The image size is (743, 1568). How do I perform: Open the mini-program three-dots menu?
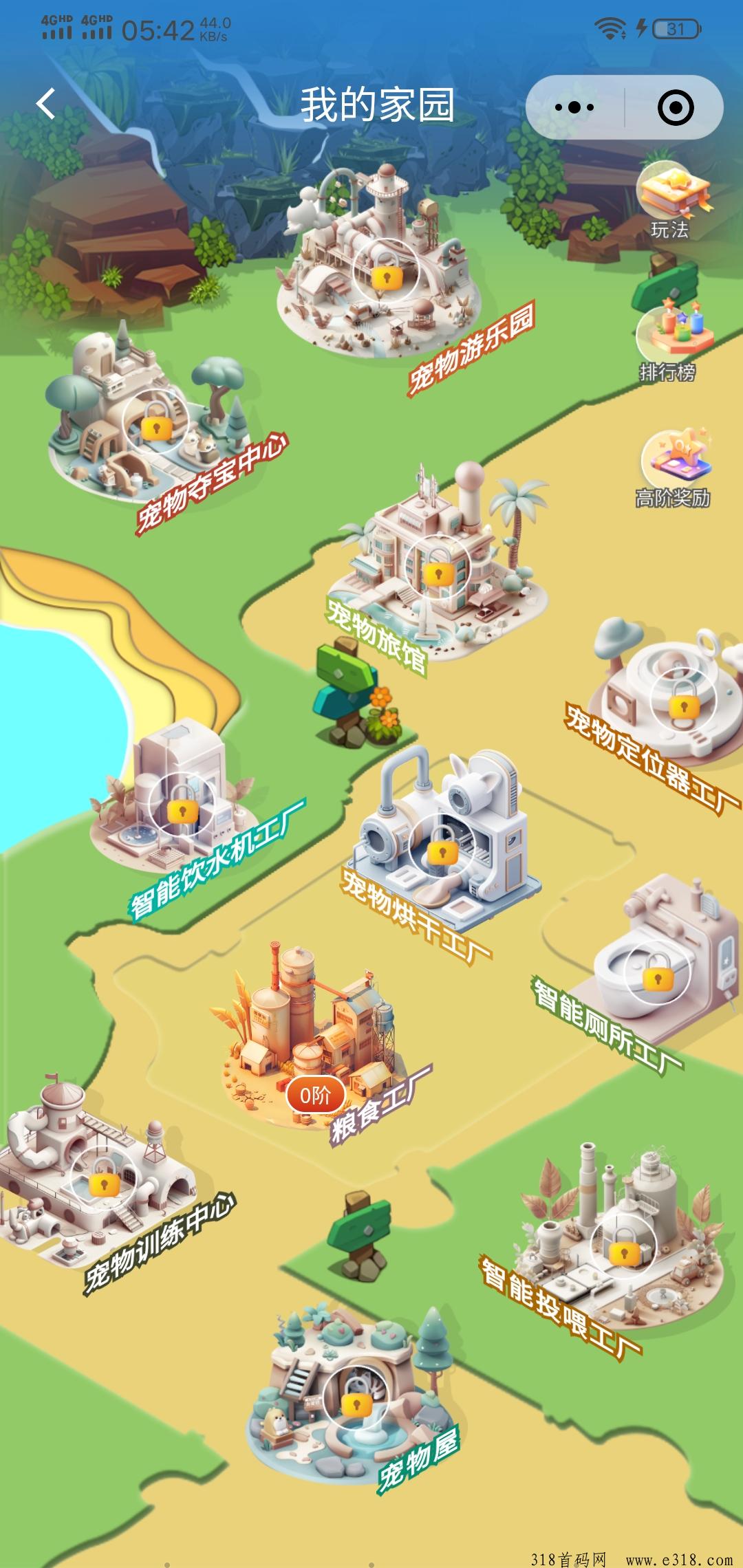(x=575, y=107)
